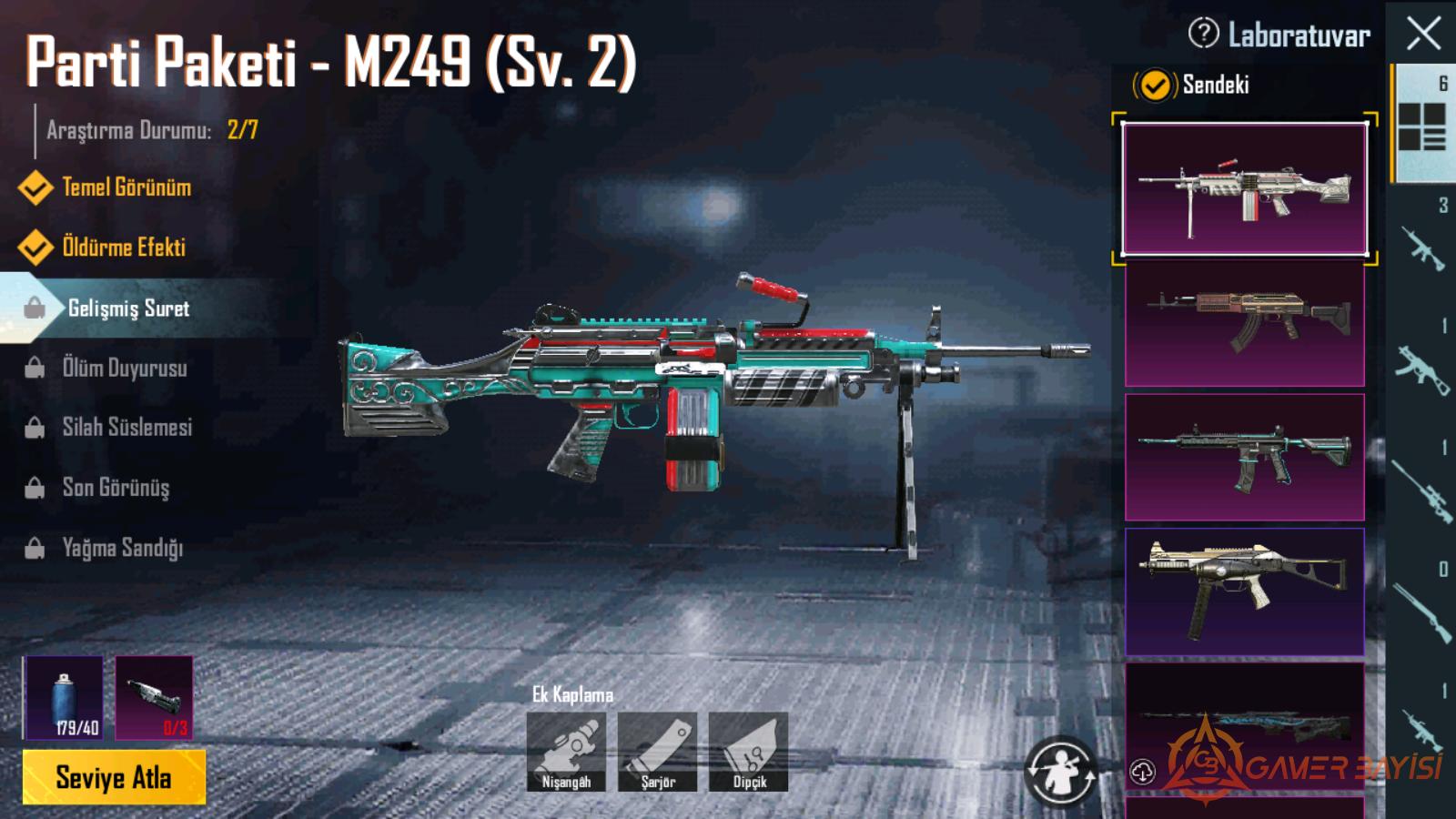1456x819 pixels.
Task: Choose the Silah Süslemesi entry
Action: (126, 428)
